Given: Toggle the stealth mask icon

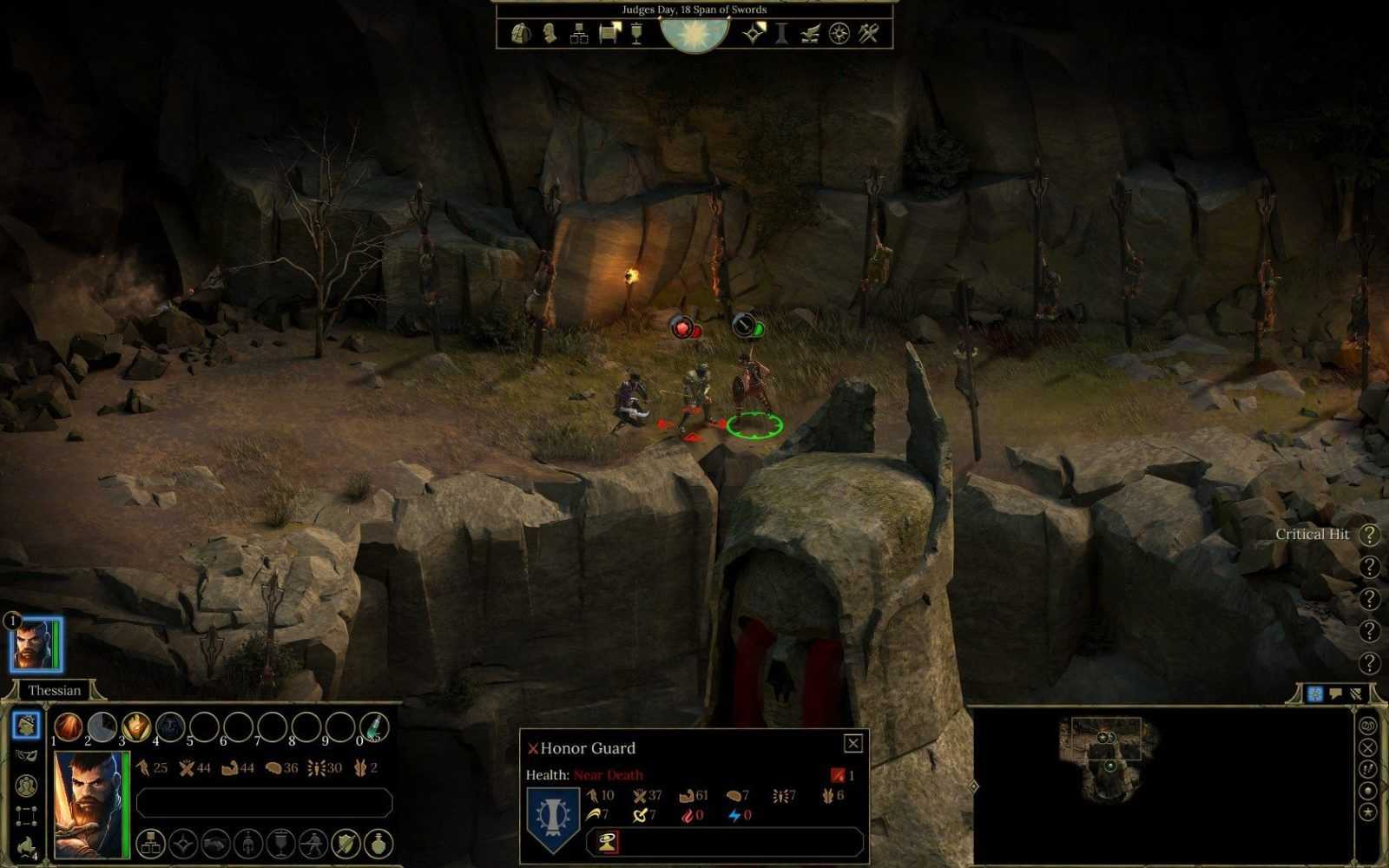Looking at the screenshot, I should (26, 755).
